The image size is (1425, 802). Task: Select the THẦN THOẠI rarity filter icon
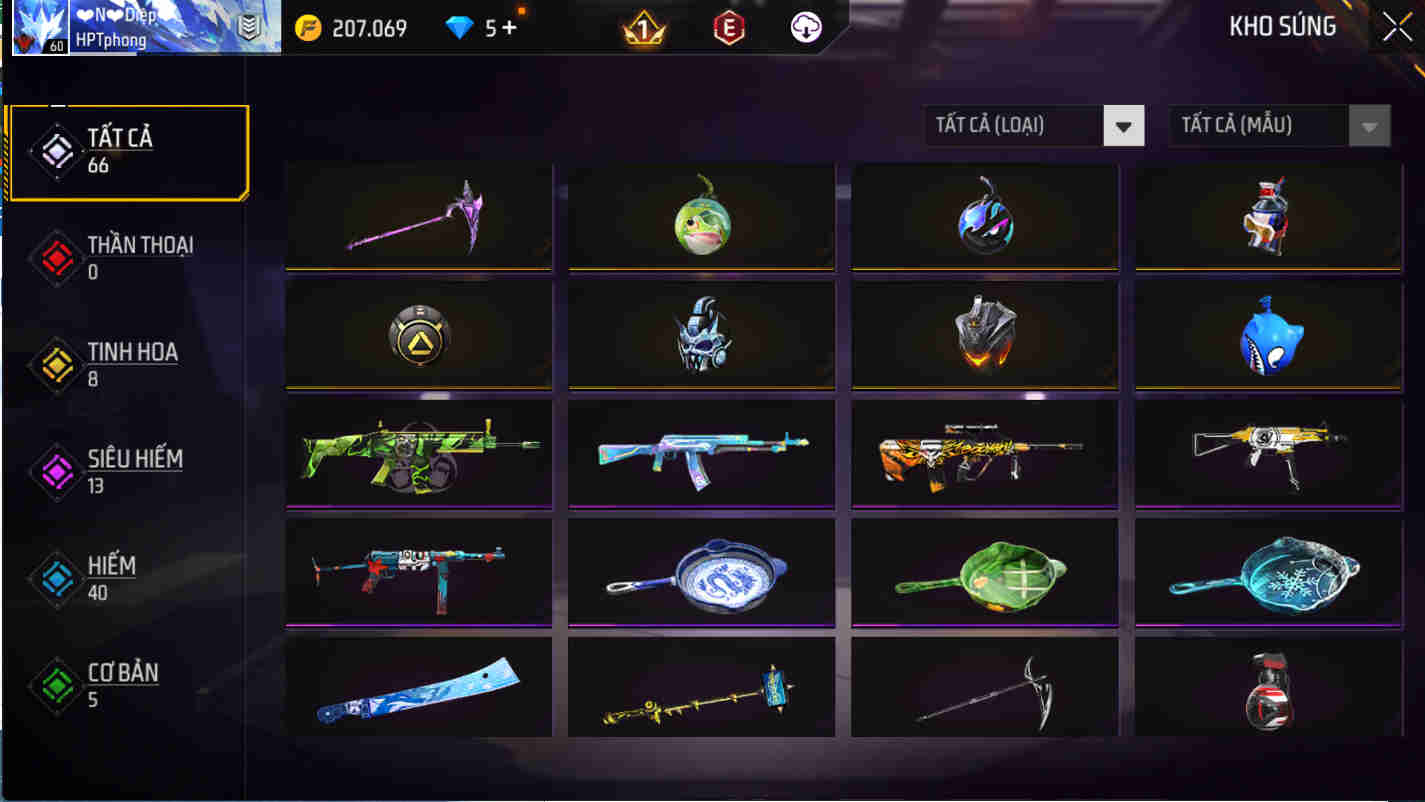[57, 258]
